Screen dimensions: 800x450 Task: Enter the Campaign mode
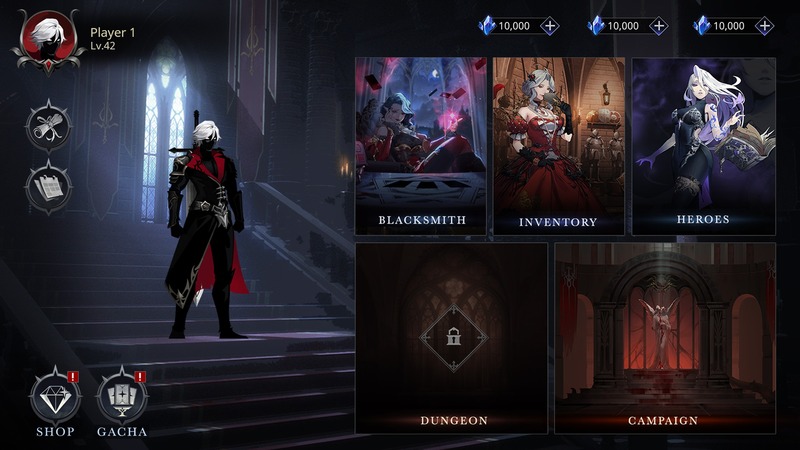(665, 337)
